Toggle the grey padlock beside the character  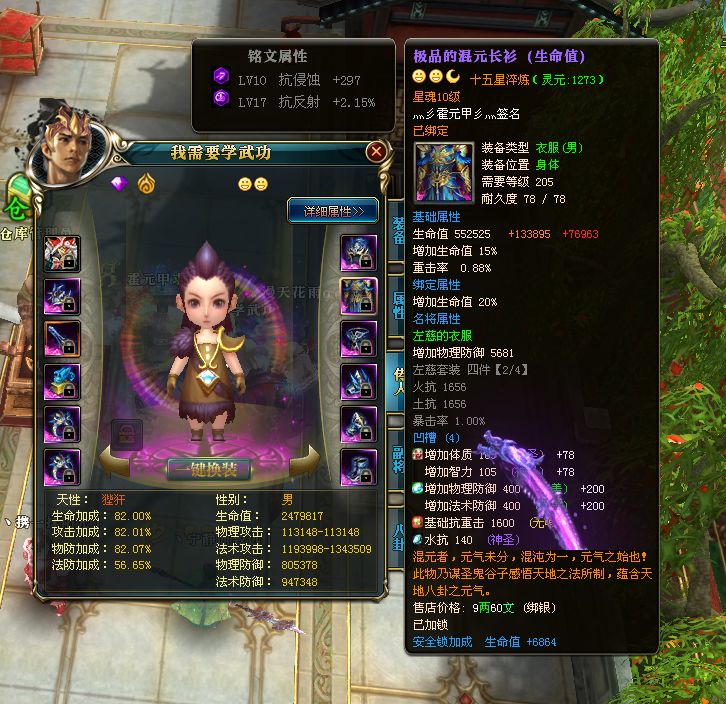pos(126,433)
